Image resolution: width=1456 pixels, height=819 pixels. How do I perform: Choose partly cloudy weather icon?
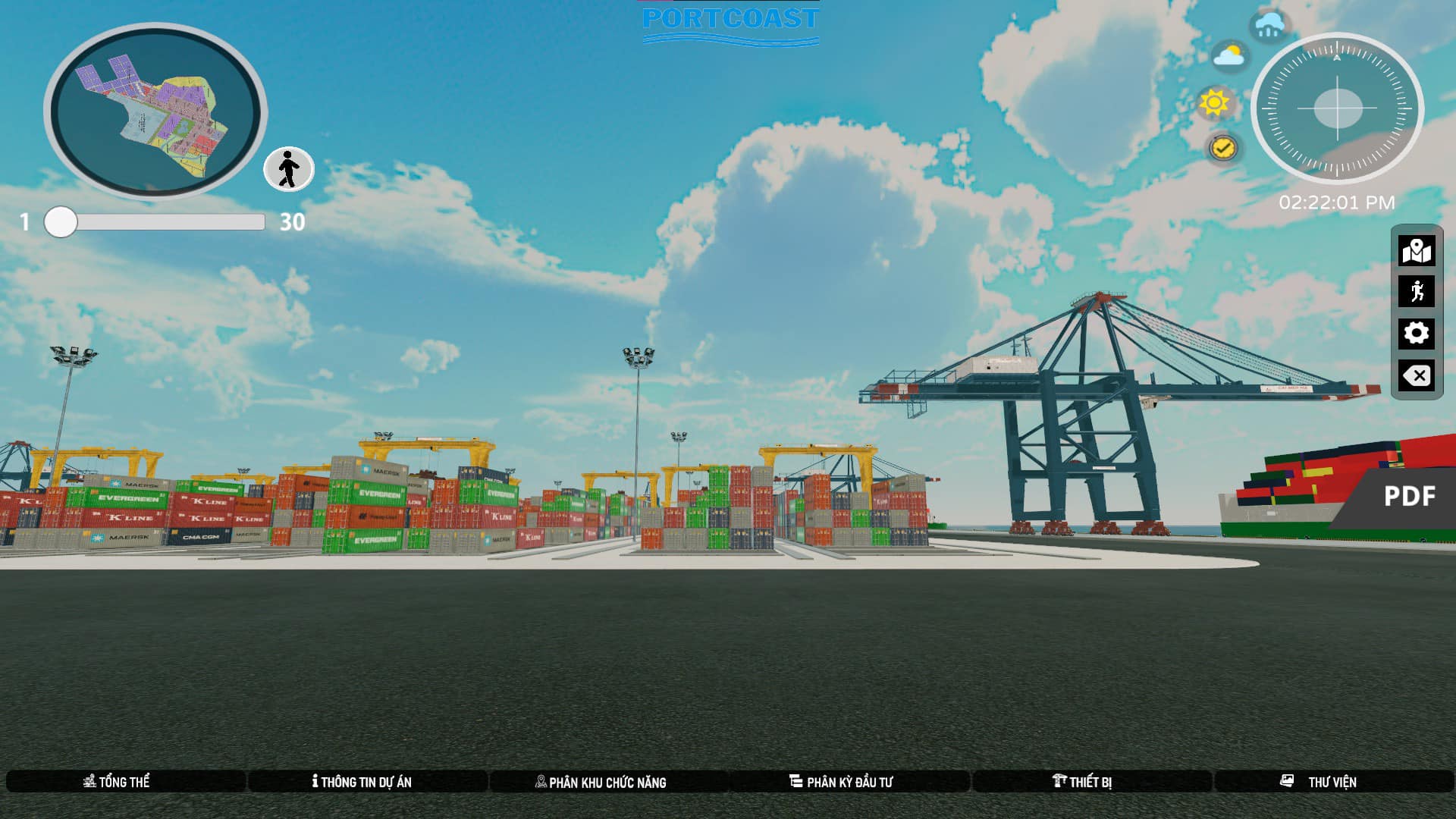(1229, 57)
